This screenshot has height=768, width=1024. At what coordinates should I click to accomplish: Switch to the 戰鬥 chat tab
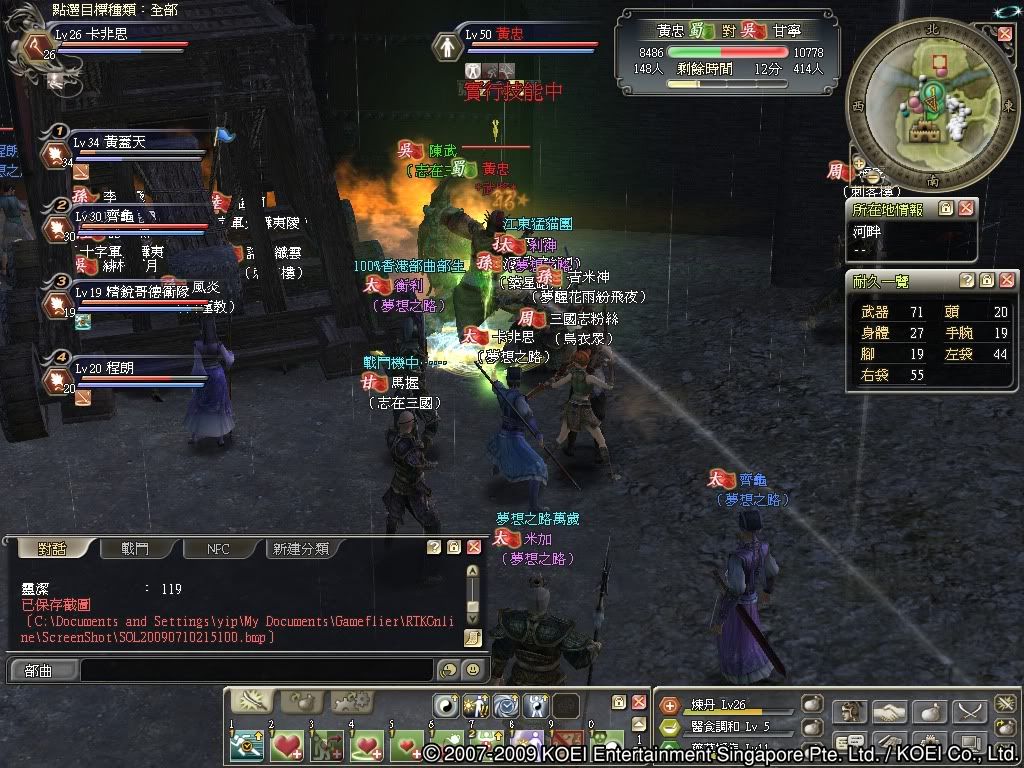135,548
